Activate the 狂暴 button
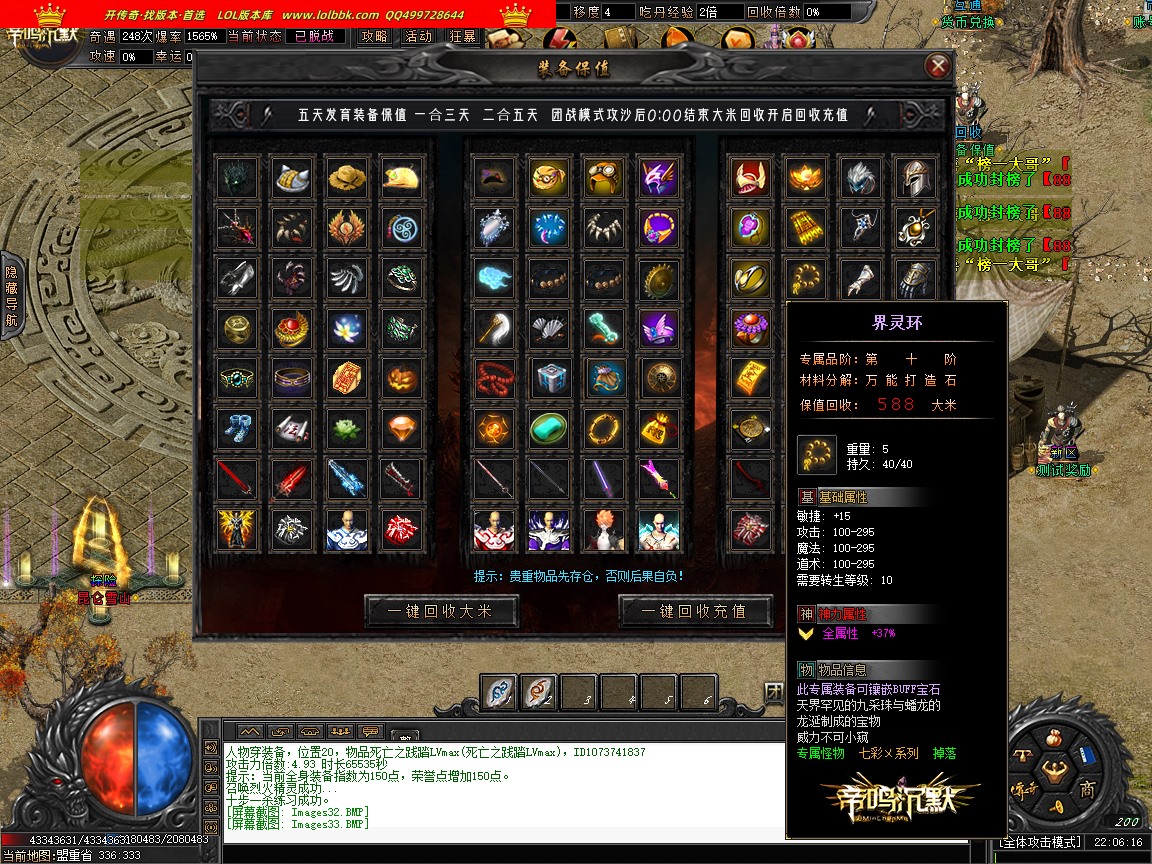 click(x=463, y=36)
